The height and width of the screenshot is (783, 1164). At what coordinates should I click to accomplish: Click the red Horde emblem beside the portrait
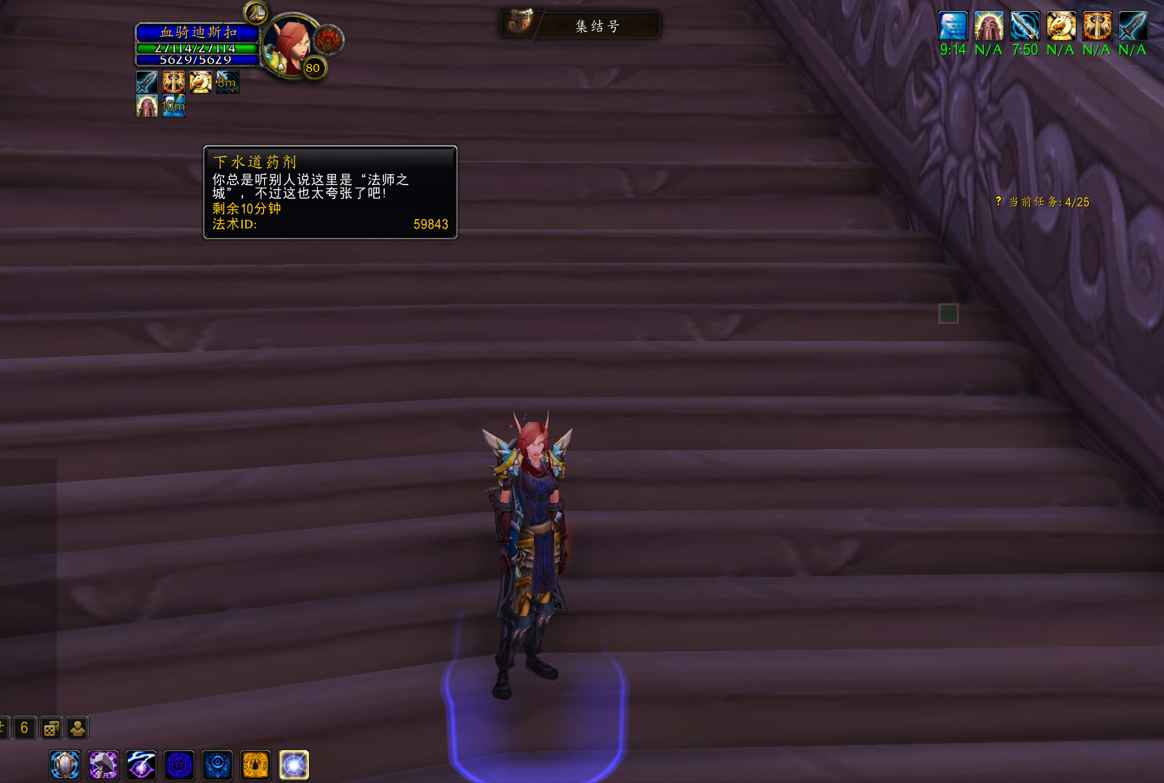(x=329, y=40)
